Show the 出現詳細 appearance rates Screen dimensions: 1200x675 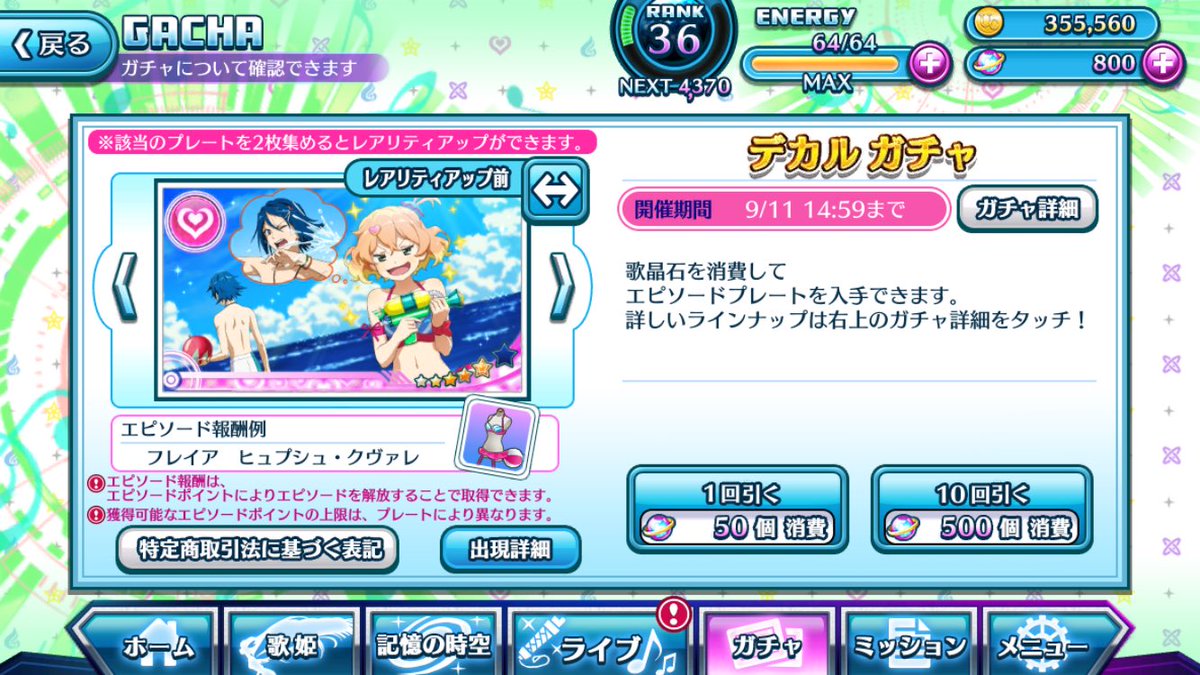tap(510, 548)
